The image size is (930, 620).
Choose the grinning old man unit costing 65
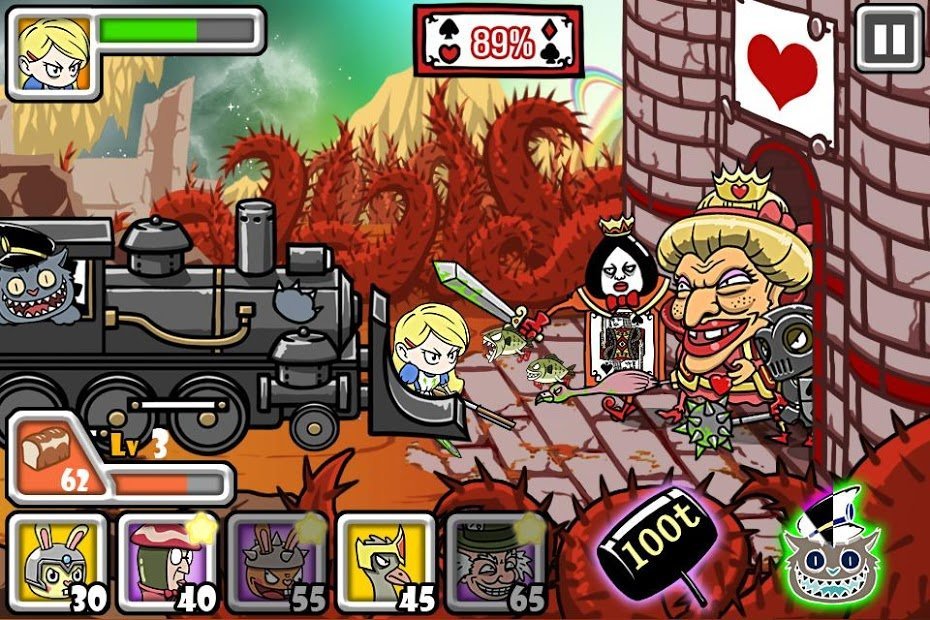494,561
